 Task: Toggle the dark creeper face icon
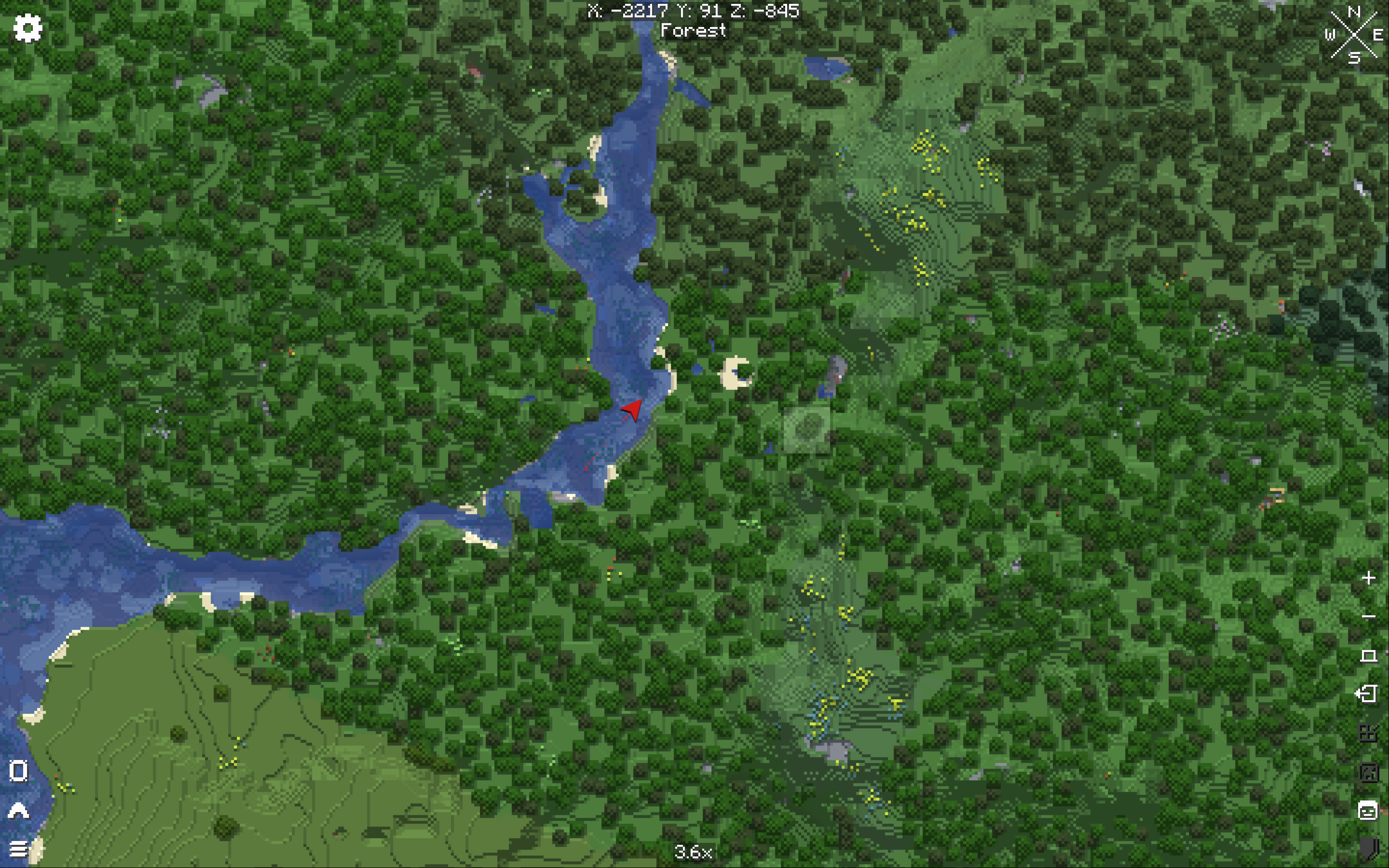(1368, 772)
